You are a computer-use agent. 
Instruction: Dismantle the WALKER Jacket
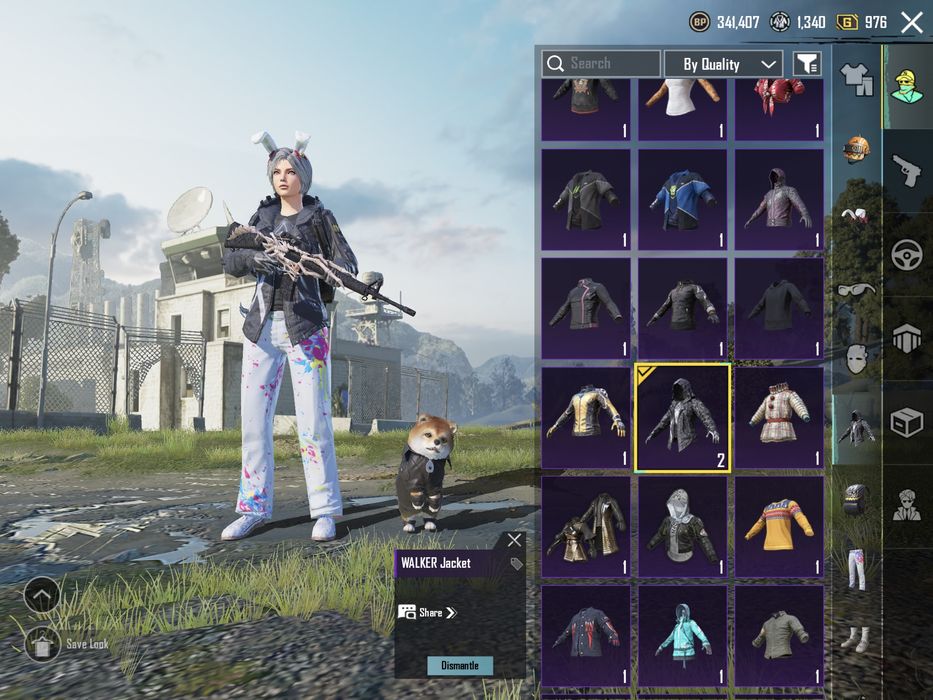[460, 665]
